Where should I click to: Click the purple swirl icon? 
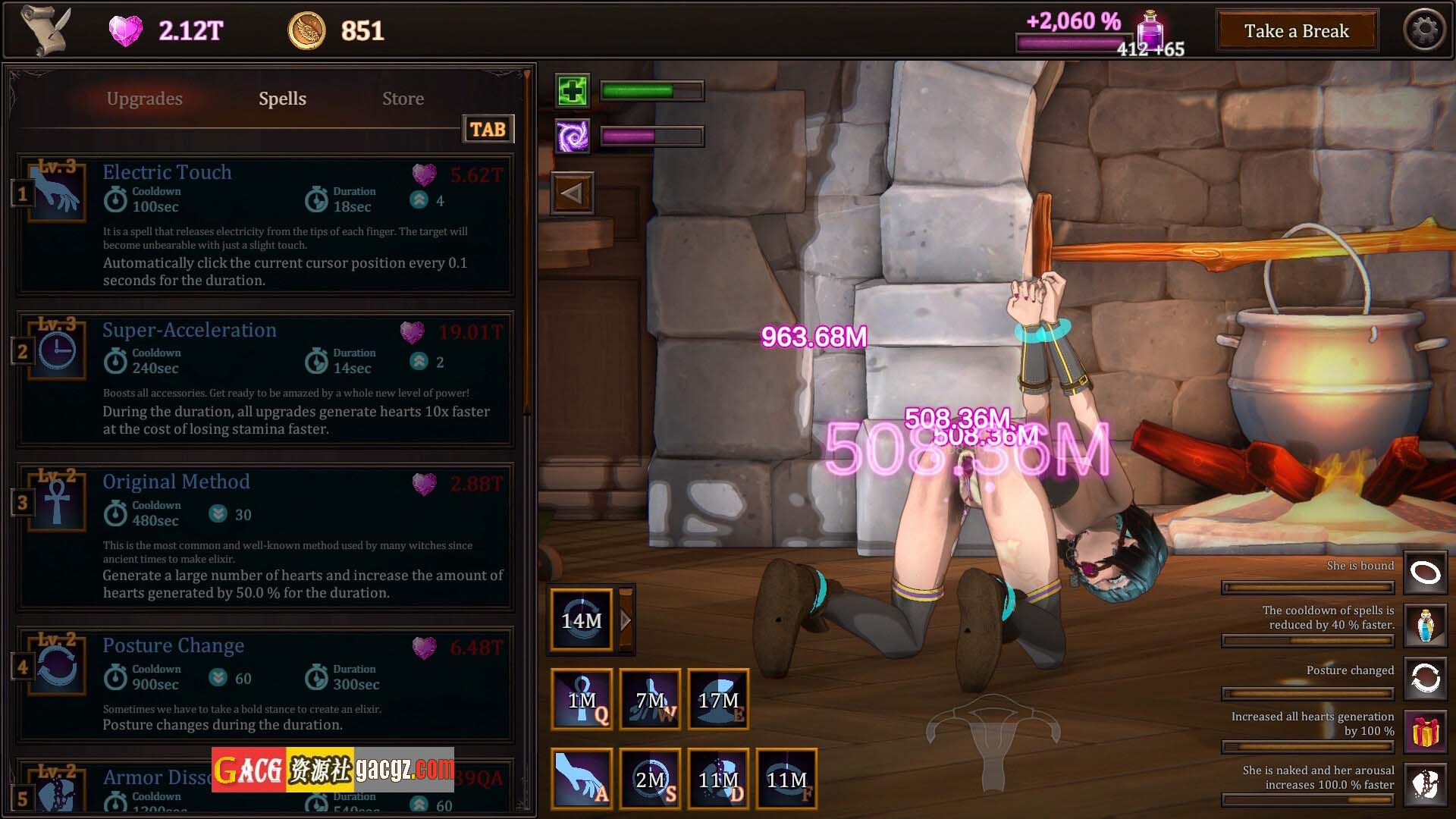coord(573,136)
